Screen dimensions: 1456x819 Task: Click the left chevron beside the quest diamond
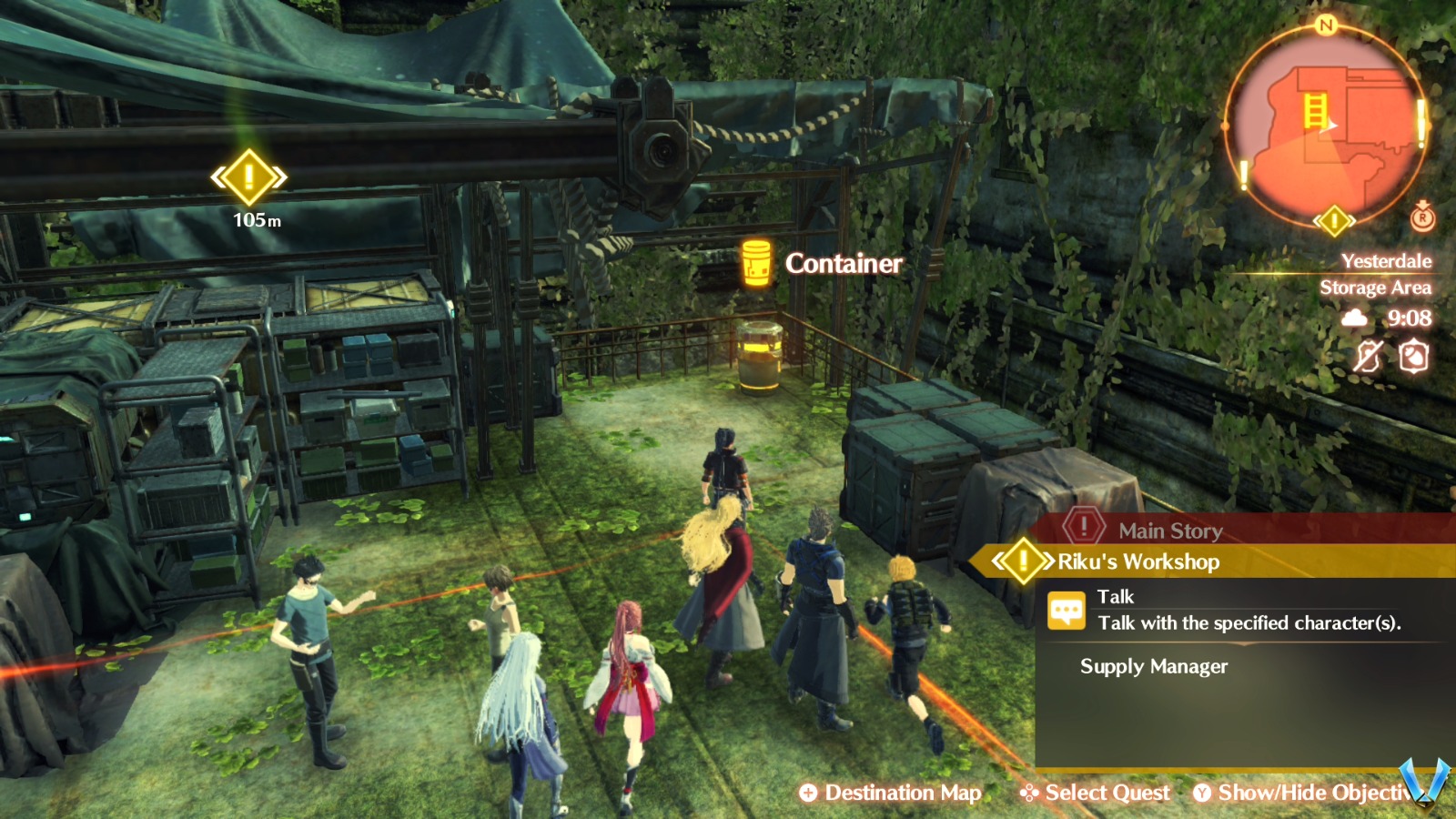[x=998, y=560]
